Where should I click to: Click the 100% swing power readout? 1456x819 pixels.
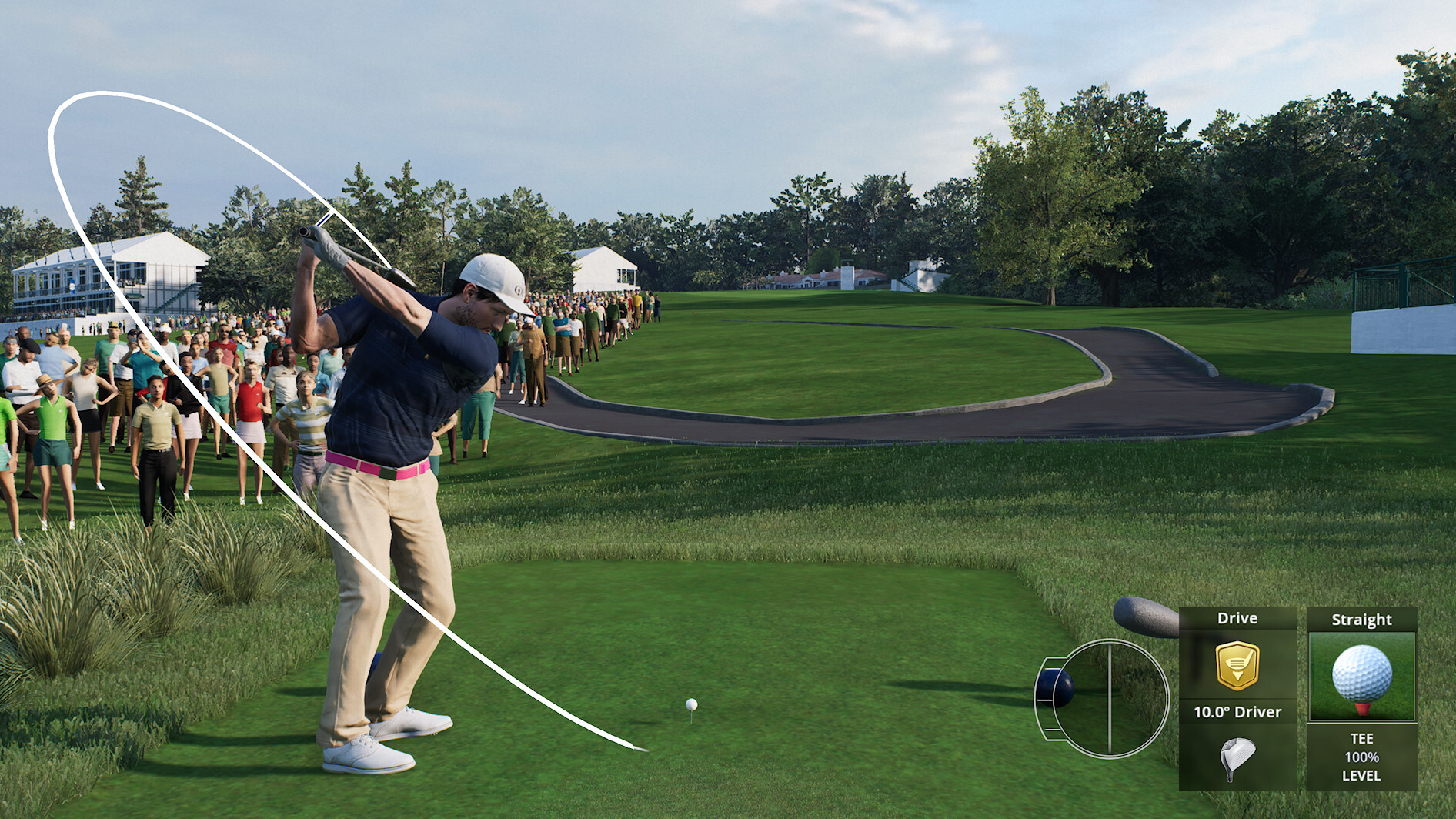[x=1362, y=757]
